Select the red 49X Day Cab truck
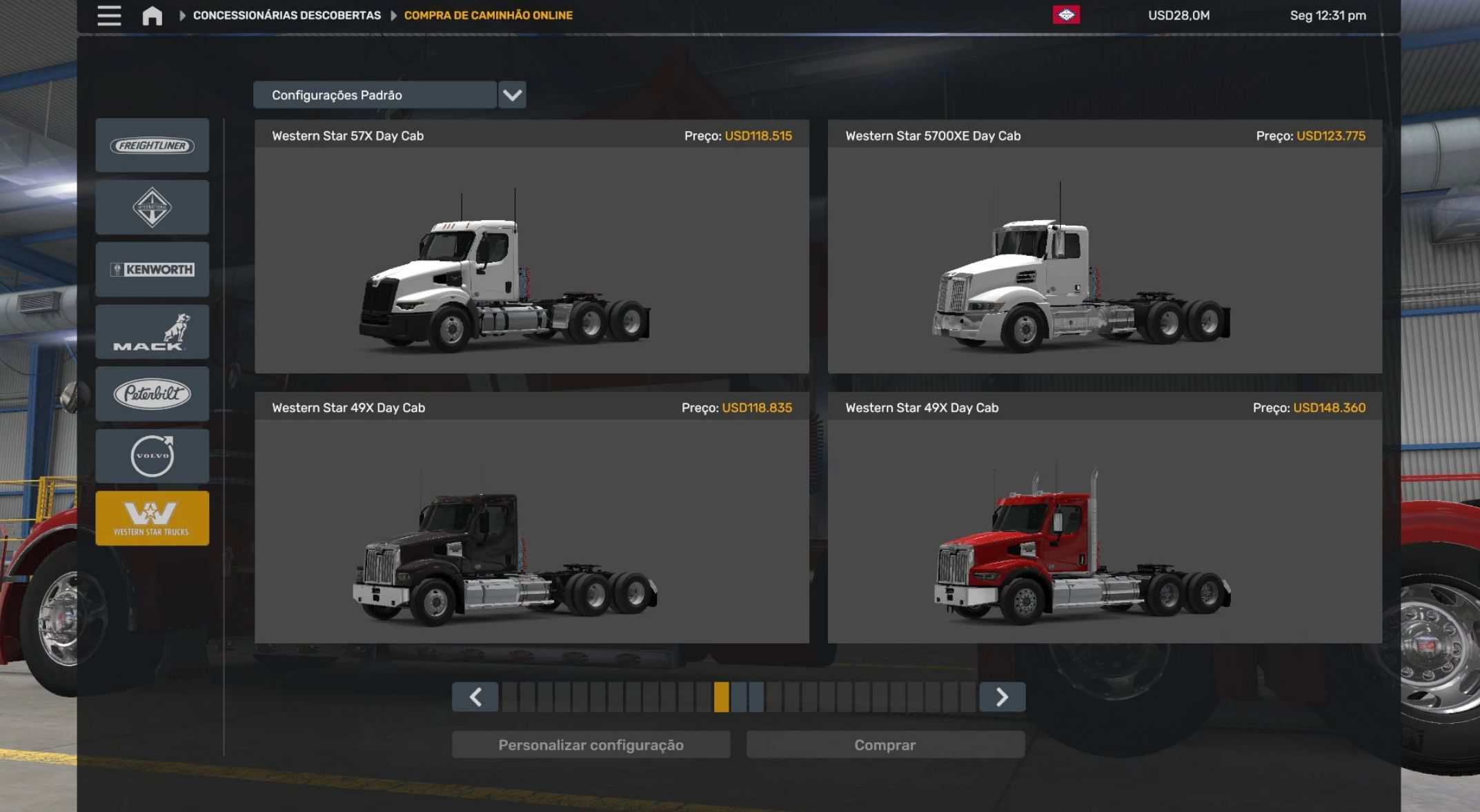 (1104, 531)
